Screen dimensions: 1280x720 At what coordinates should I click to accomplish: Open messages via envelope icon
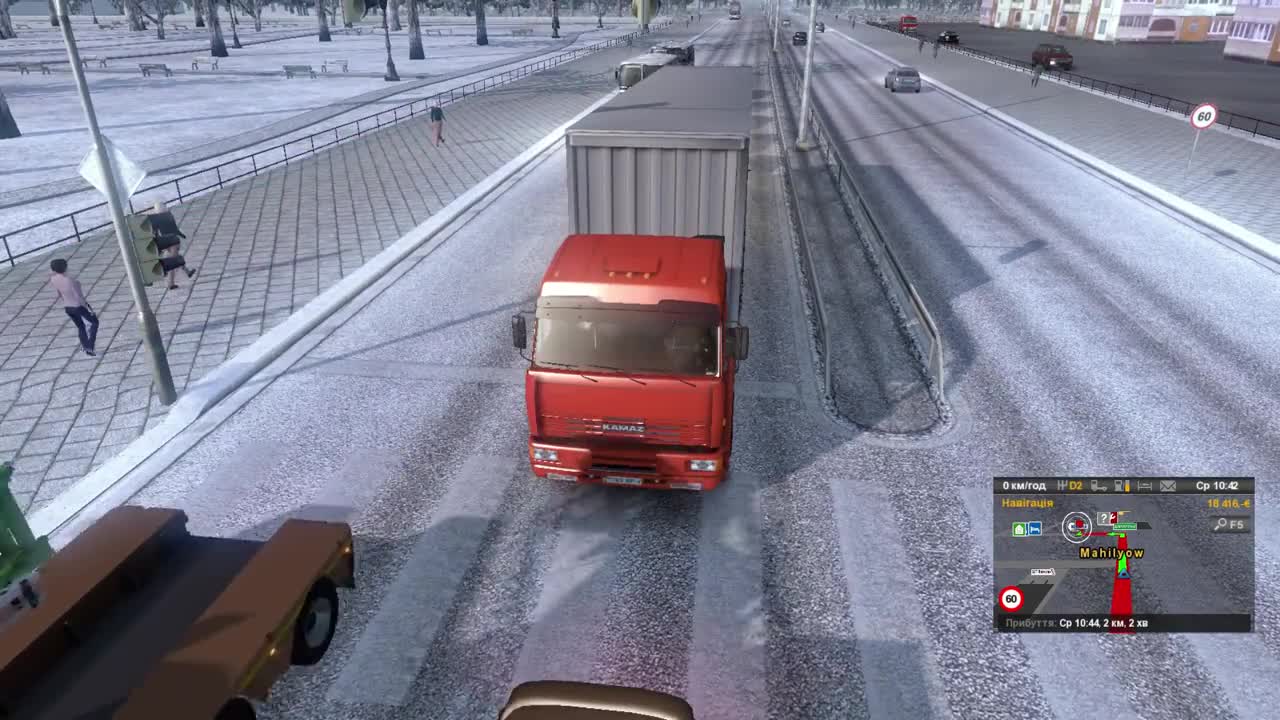tap(1170, 487)
